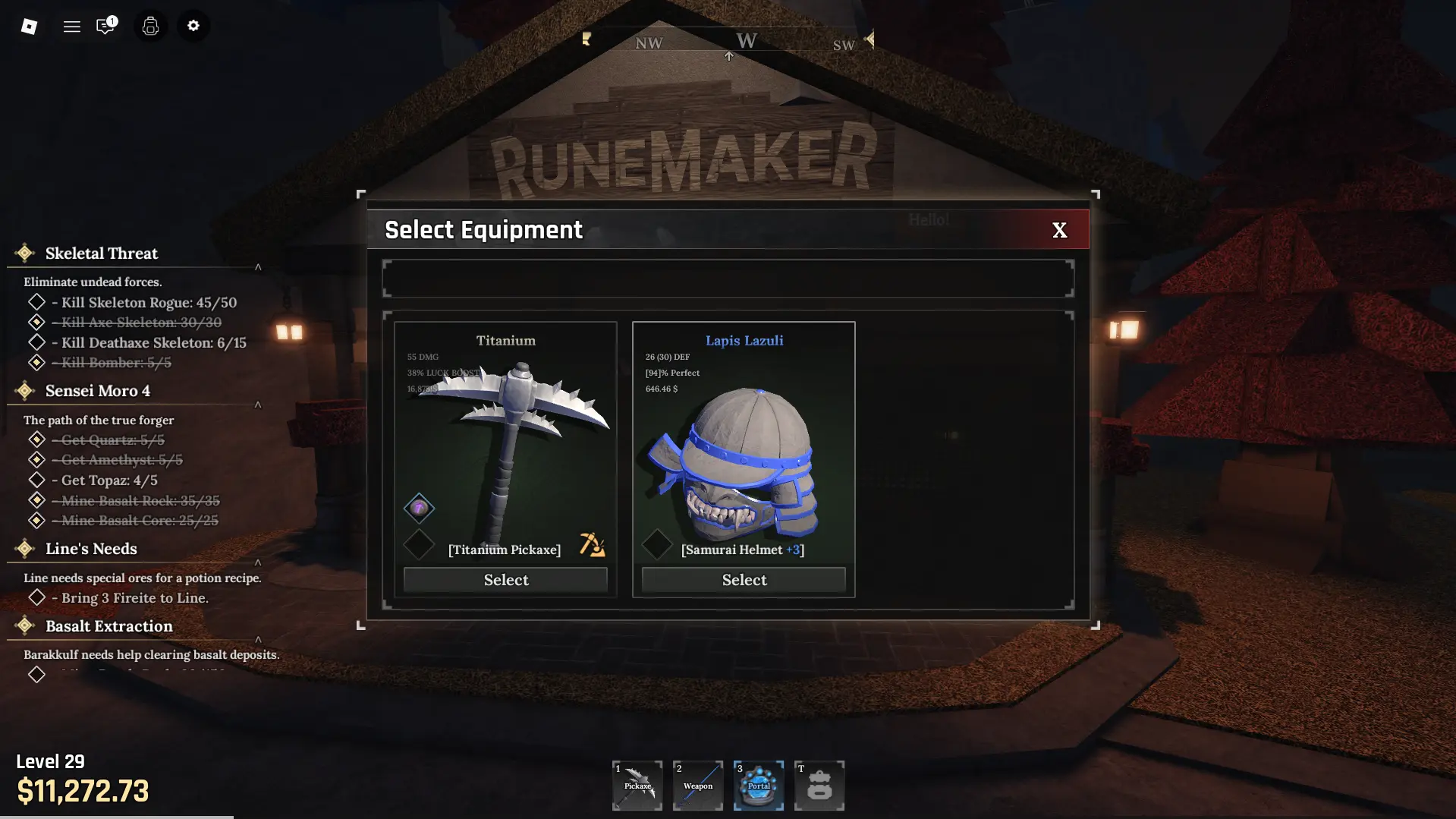Screen dimensions: 1456x819
Task: Click the purple rune gem on Titanium Pickaxe
Action: click(x=419, y=508)
